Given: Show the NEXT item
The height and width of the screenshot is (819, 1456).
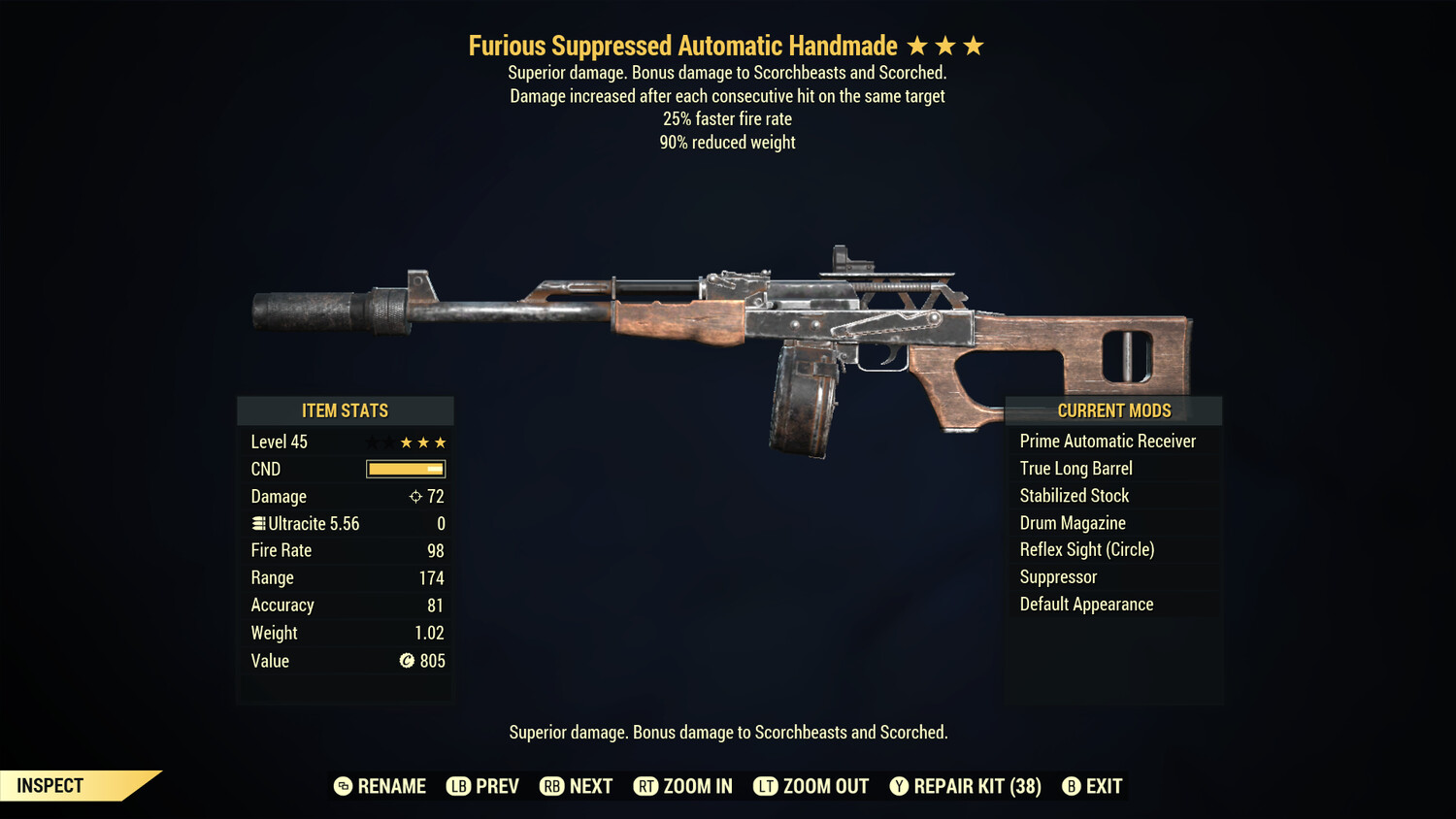Looking at the screenshot, I should (577, 786).
